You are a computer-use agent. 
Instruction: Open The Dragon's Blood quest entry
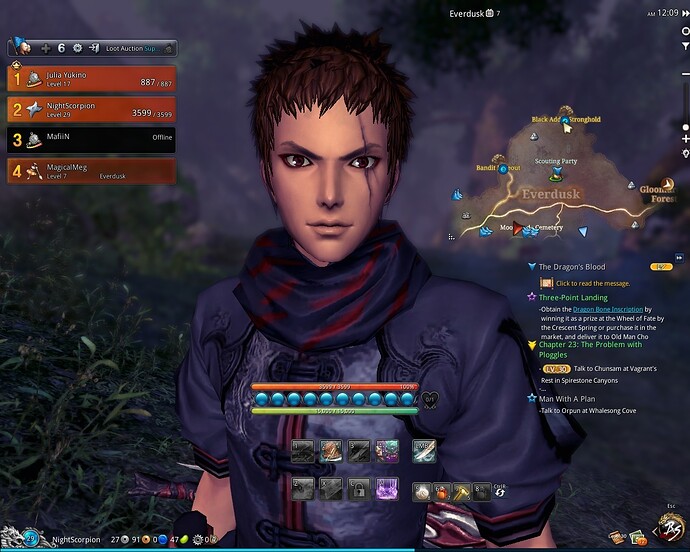pos(572,267)
